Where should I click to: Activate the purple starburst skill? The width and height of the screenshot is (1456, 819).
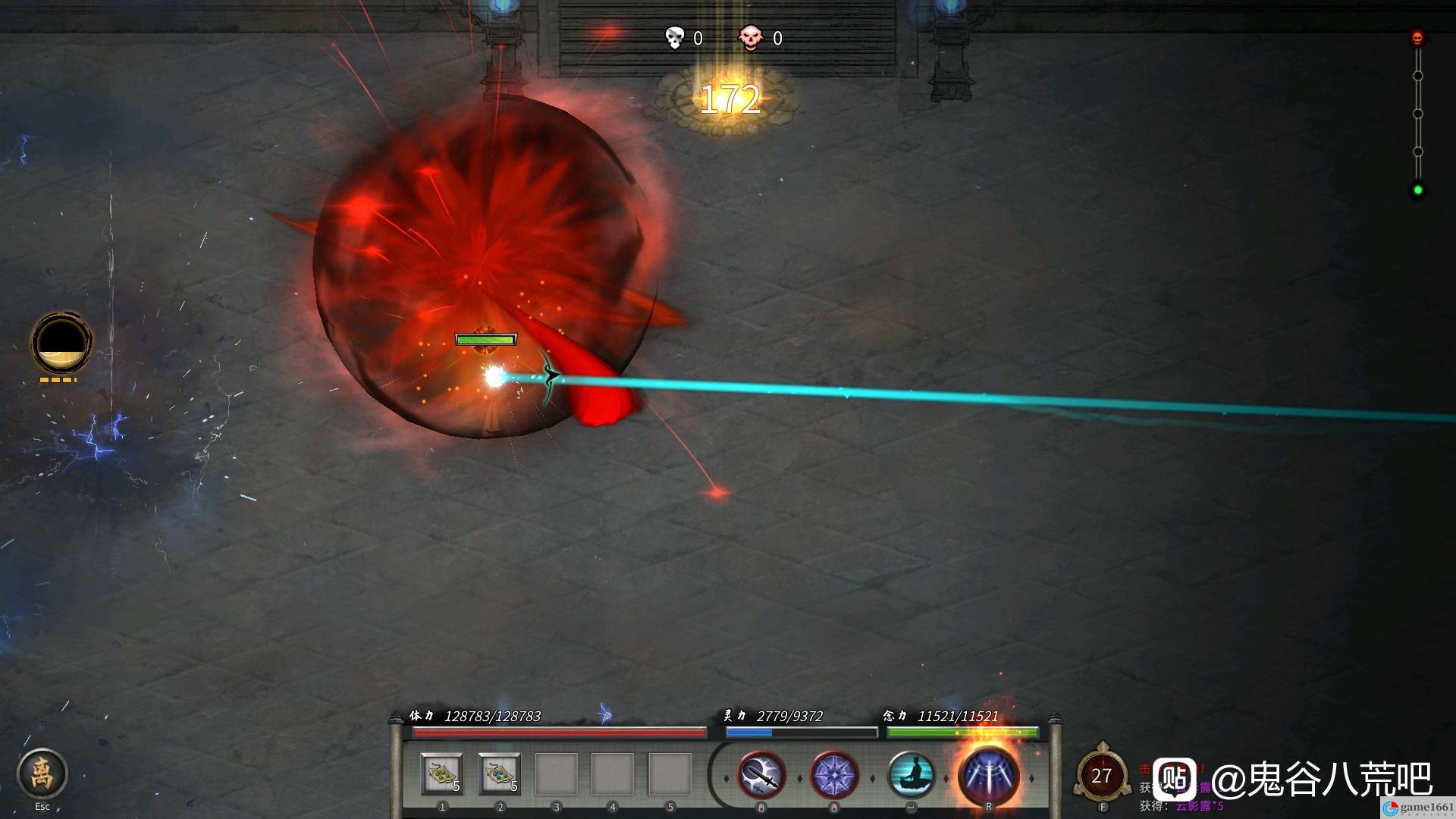834,775
